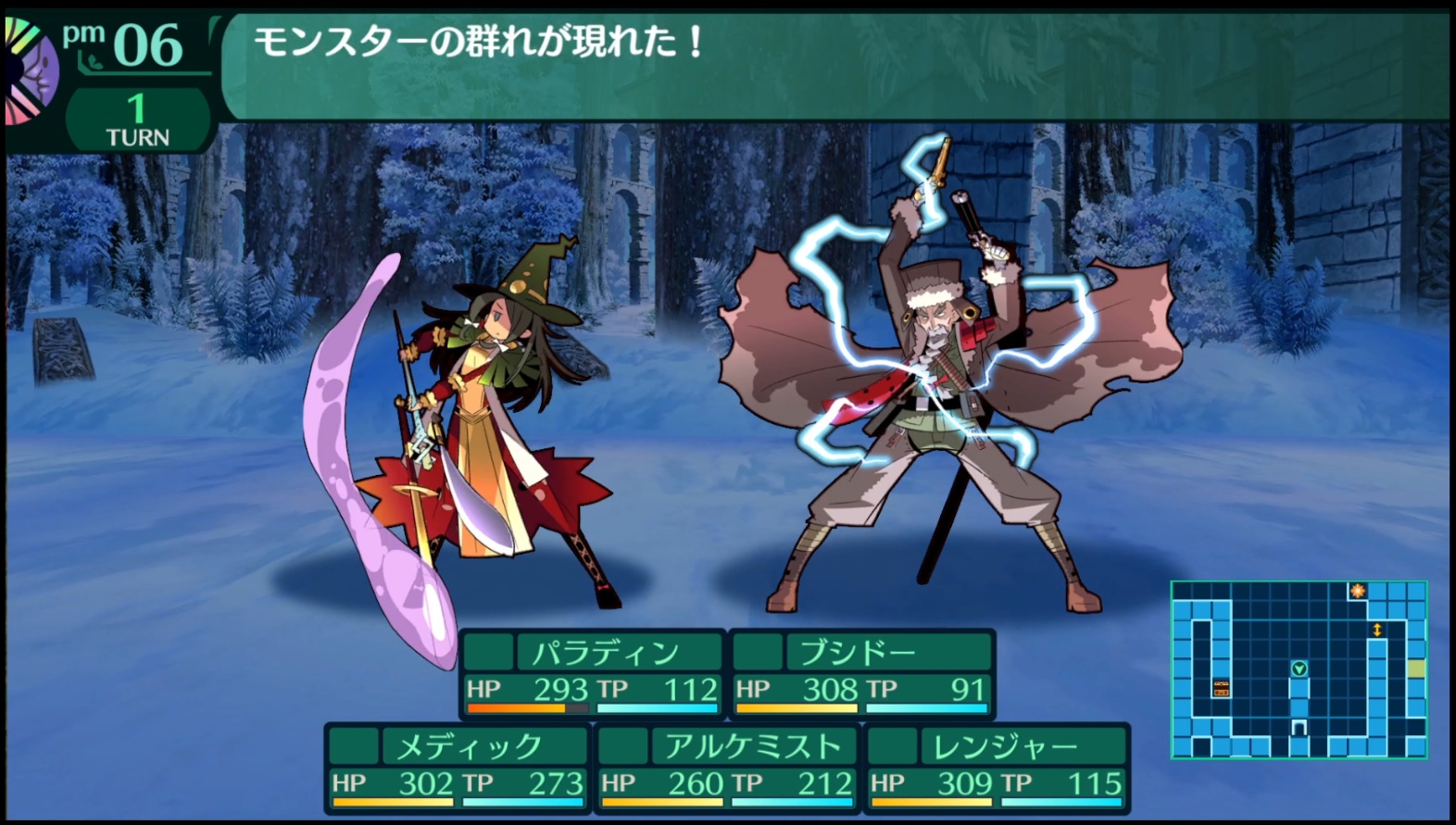Image resolution: width=1456 pixels, height=825 pixels.
Task: Click the green player arrow on minimap
Action: (1299, 669)
